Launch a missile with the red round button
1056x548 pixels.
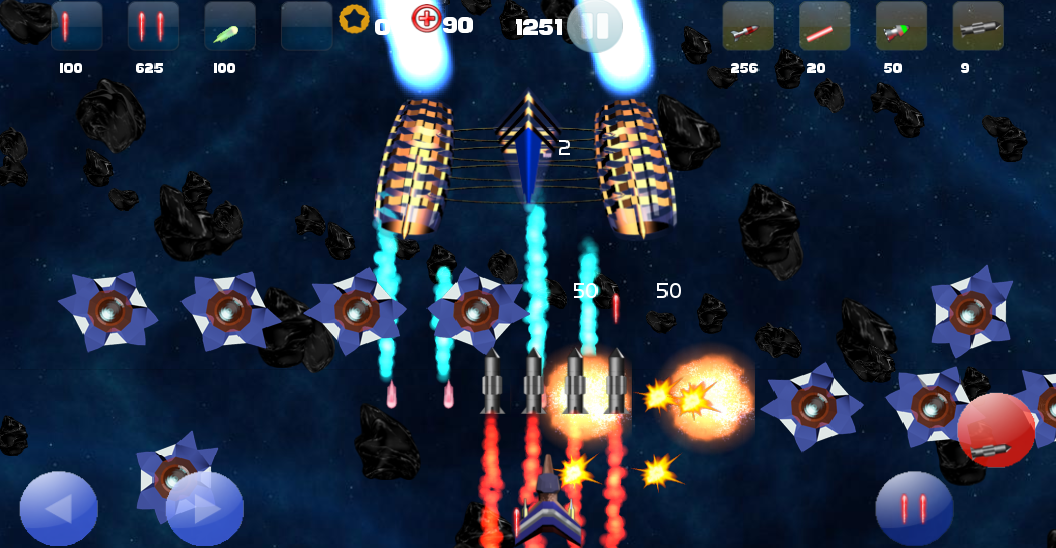click(995, 431)
